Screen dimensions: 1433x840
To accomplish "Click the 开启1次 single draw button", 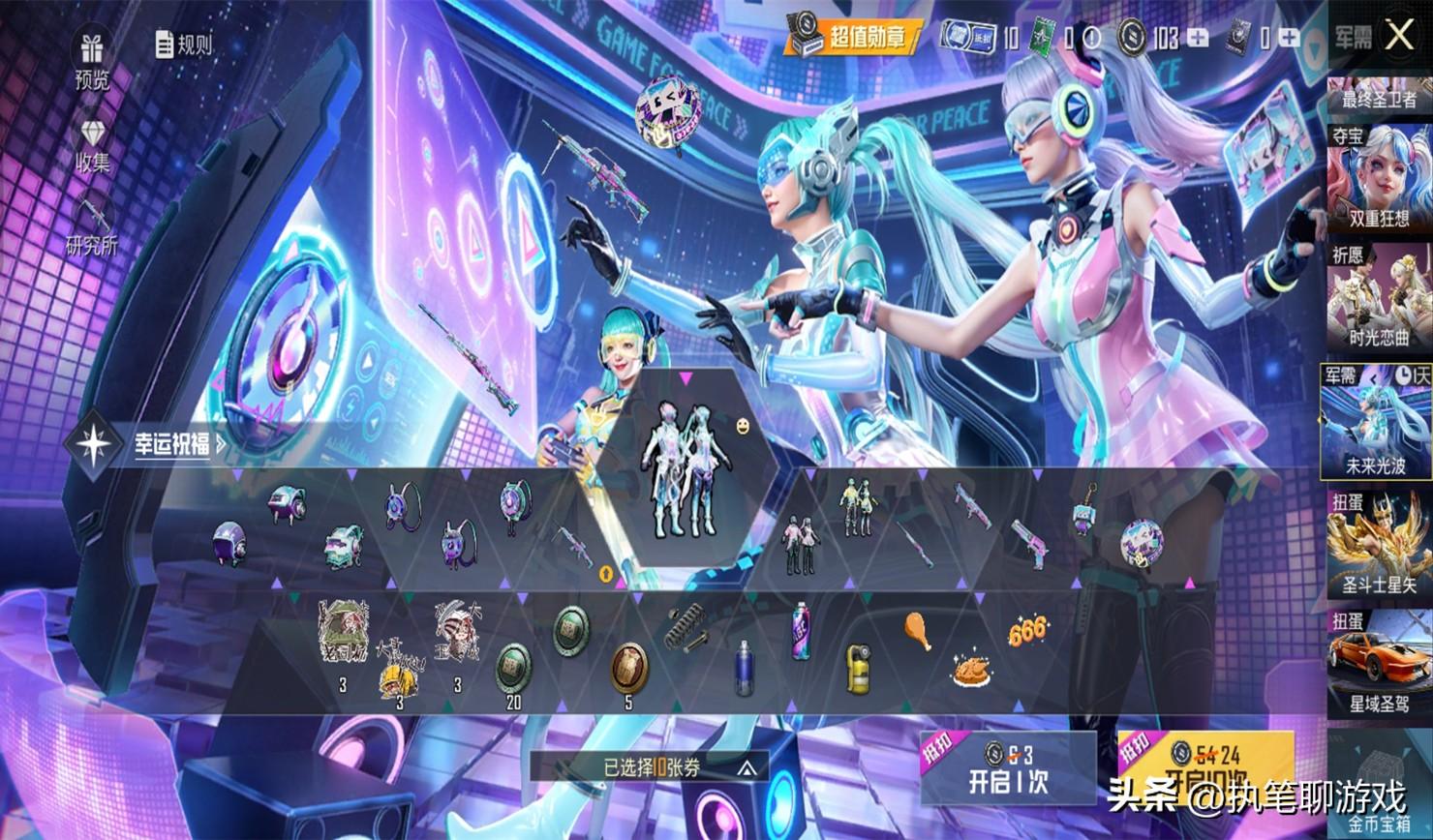I will pyautogui.click(x=1008, y=769).
